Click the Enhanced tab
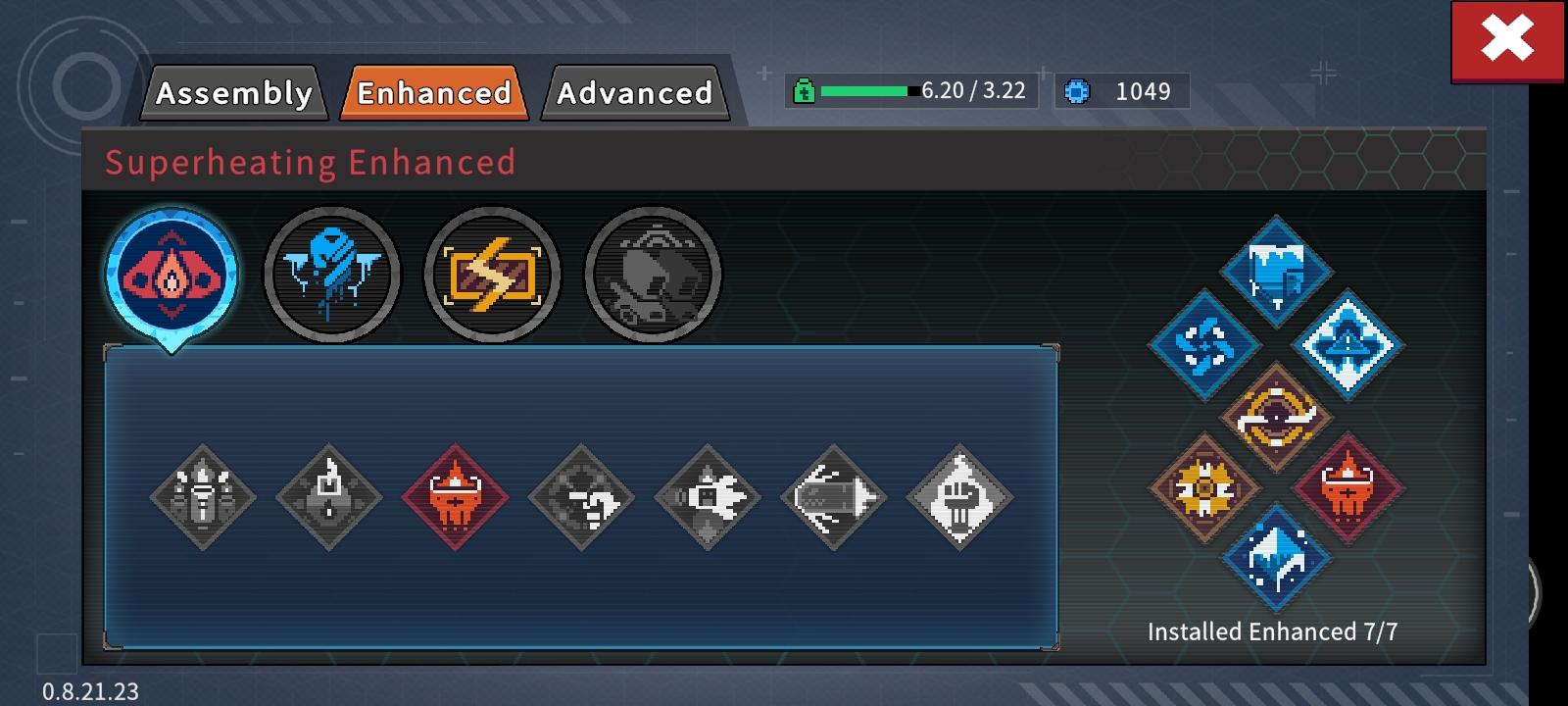The image size is (1568, 706). pos(434,93)
